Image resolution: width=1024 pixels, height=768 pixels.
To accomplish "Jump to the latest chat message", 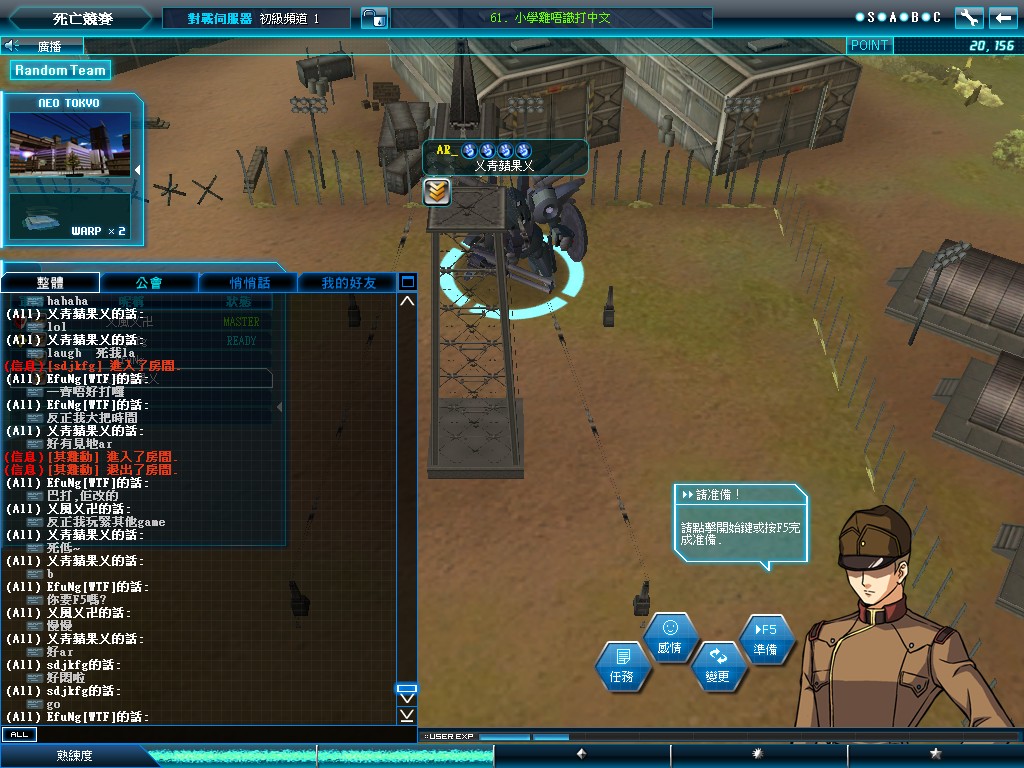I will click(407, 716).
